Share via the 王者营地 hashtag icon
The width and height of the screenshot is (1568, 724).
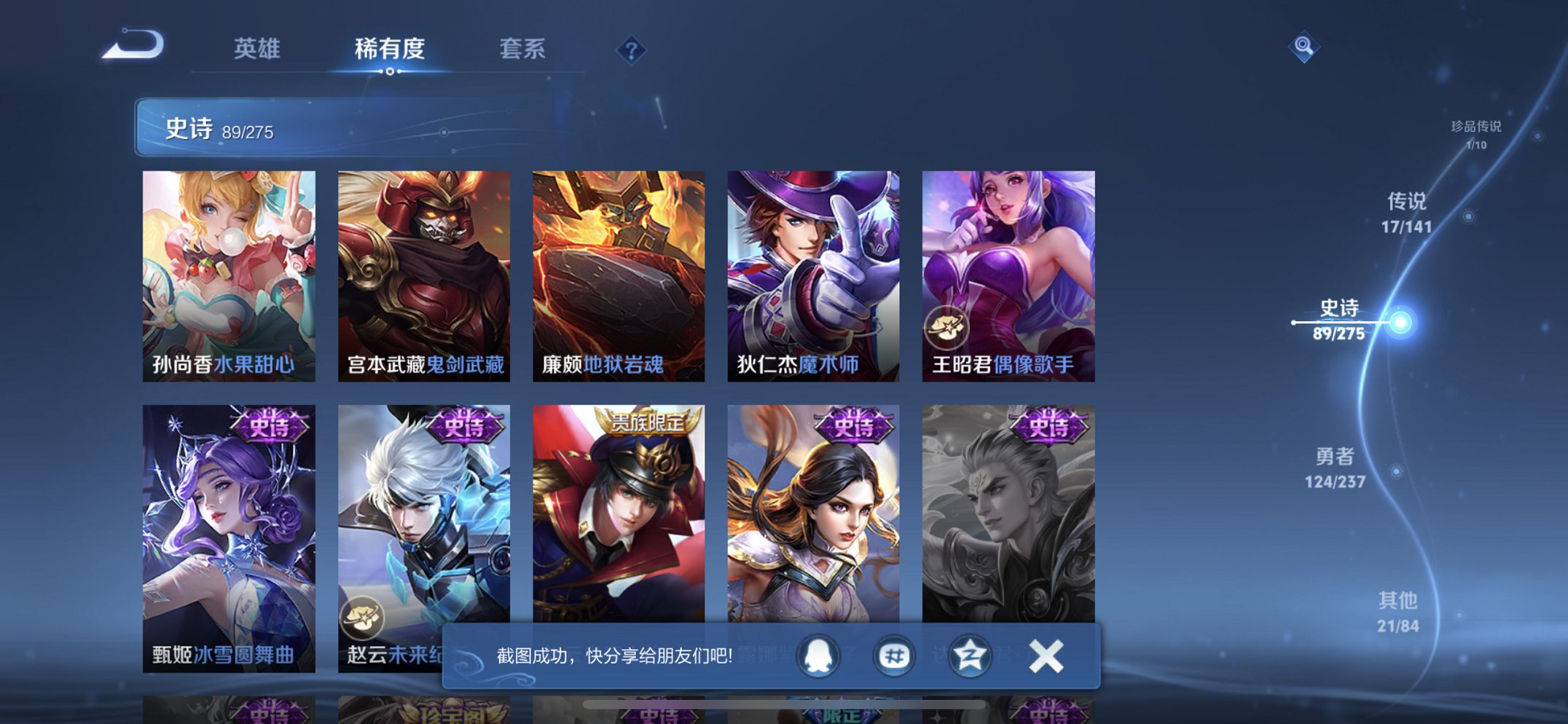(x=893, y=655)
